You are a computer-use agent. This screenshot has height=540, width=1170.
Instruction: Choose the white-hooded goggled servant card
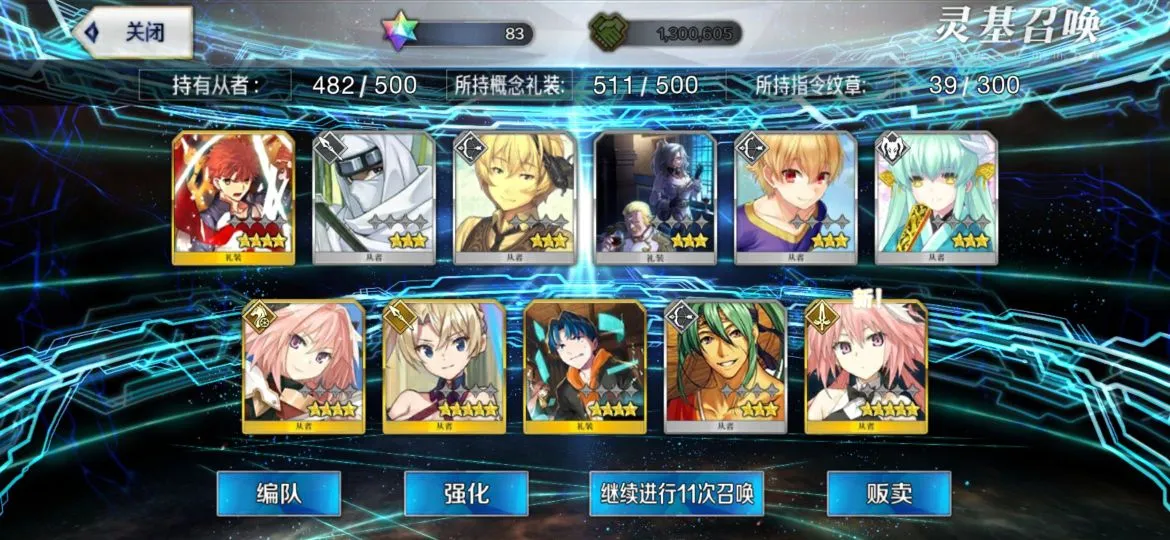click(x=374, y=197)
